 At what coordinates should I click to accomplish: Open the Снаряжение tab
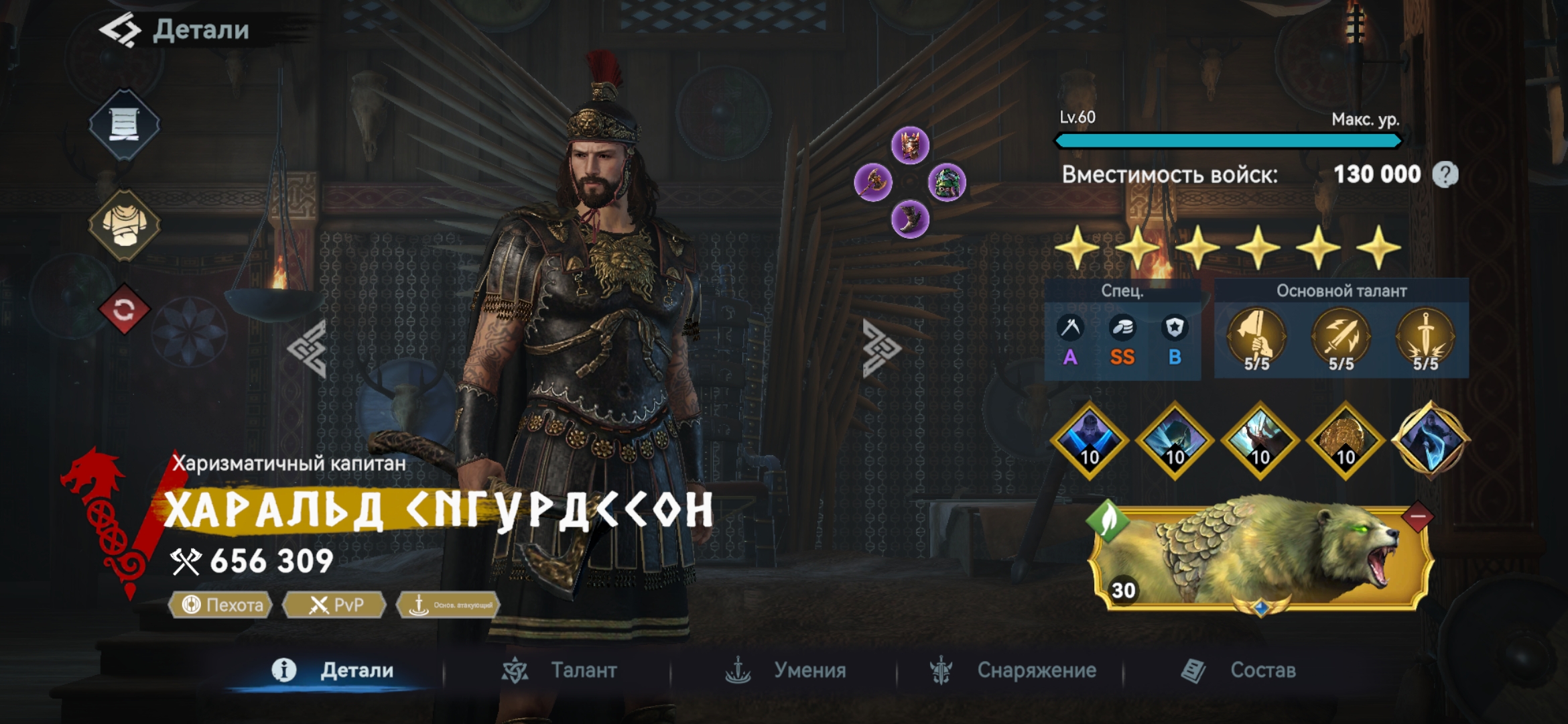pyautogui.click(x=1013, y=670)
